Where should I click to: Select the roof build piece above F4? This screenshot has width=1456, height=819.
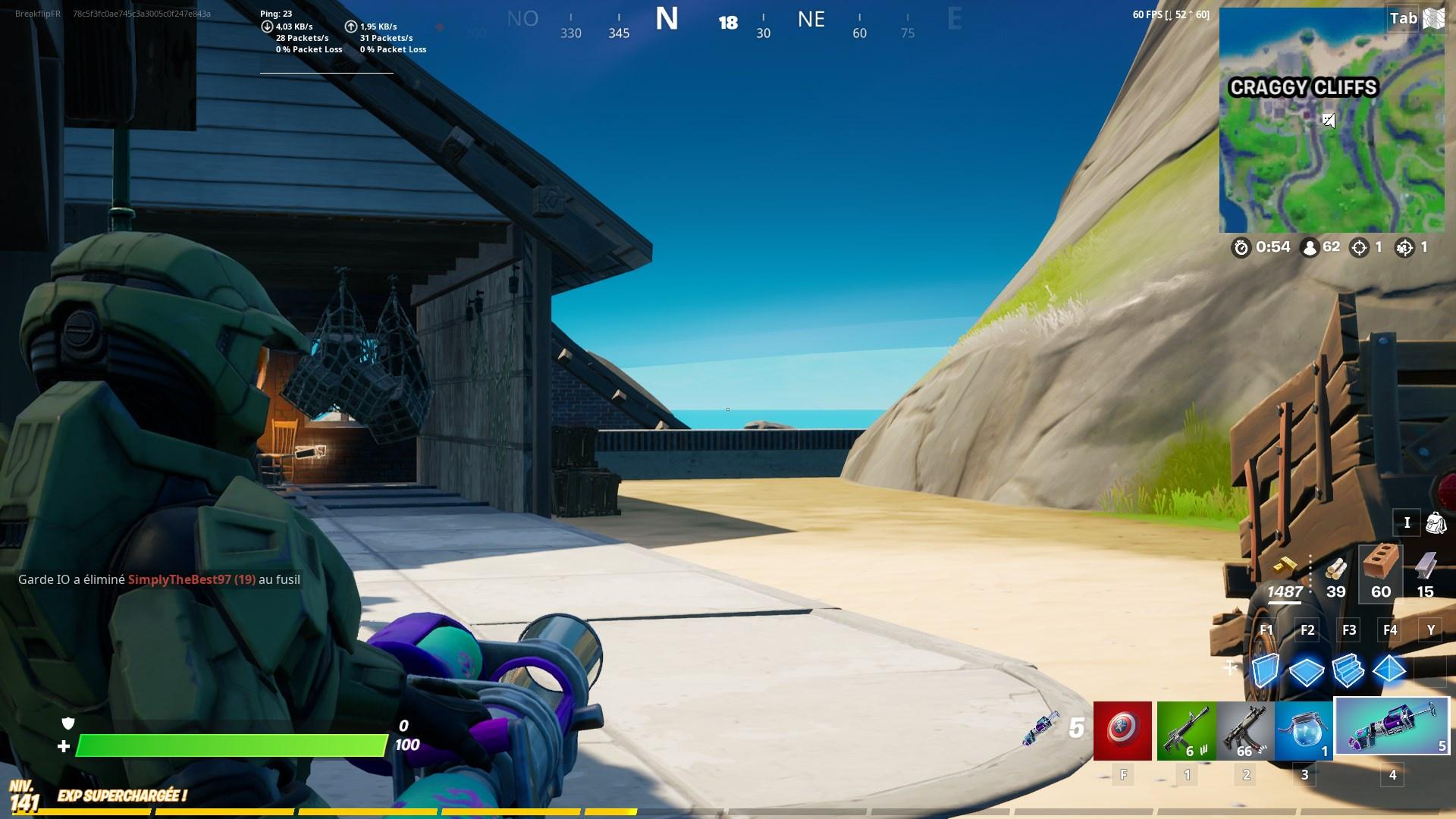point(1391,670)
